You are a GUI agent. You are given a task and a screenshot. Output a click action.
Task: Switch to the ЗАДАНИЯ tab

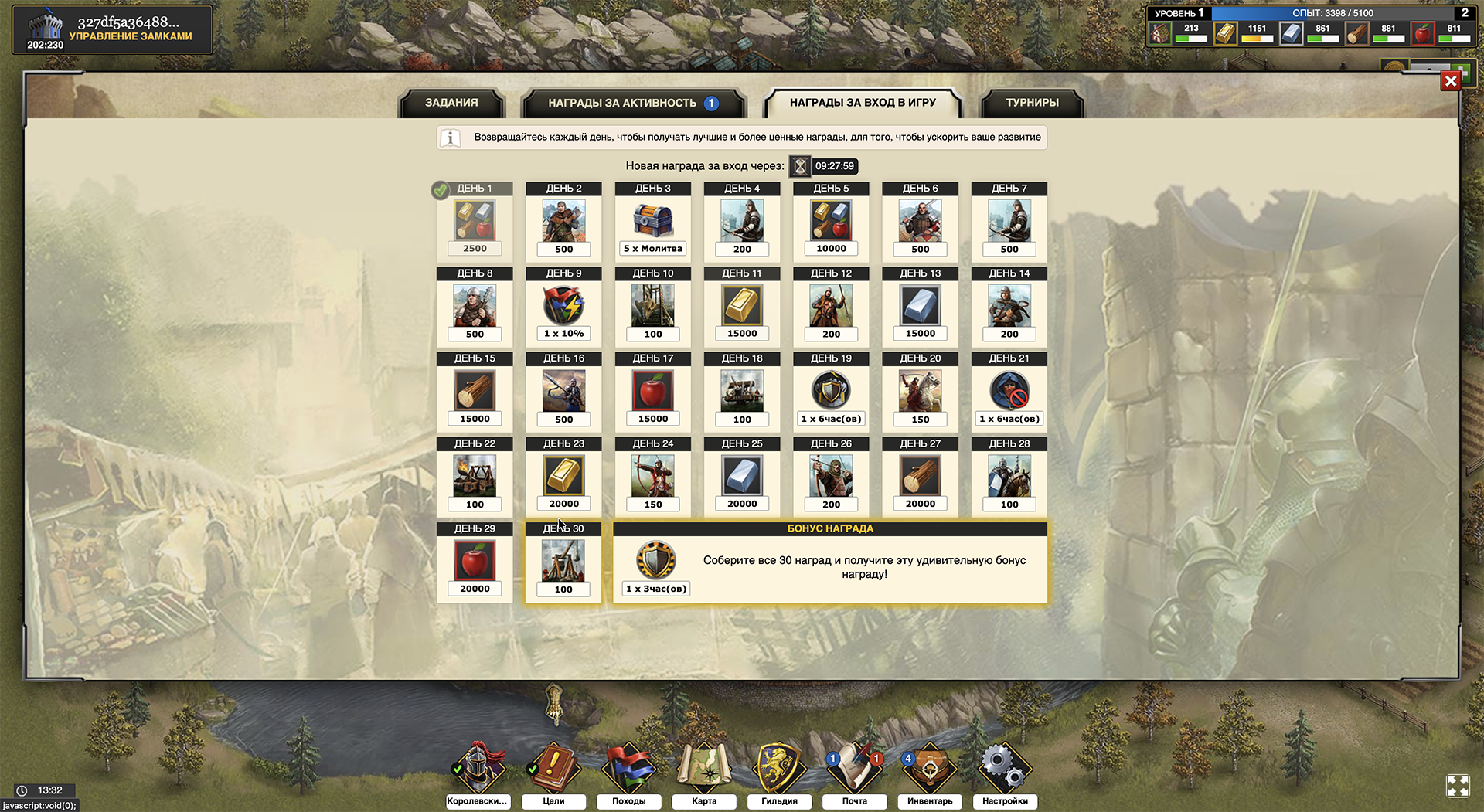pyautogui.click(x=451, y=102)
